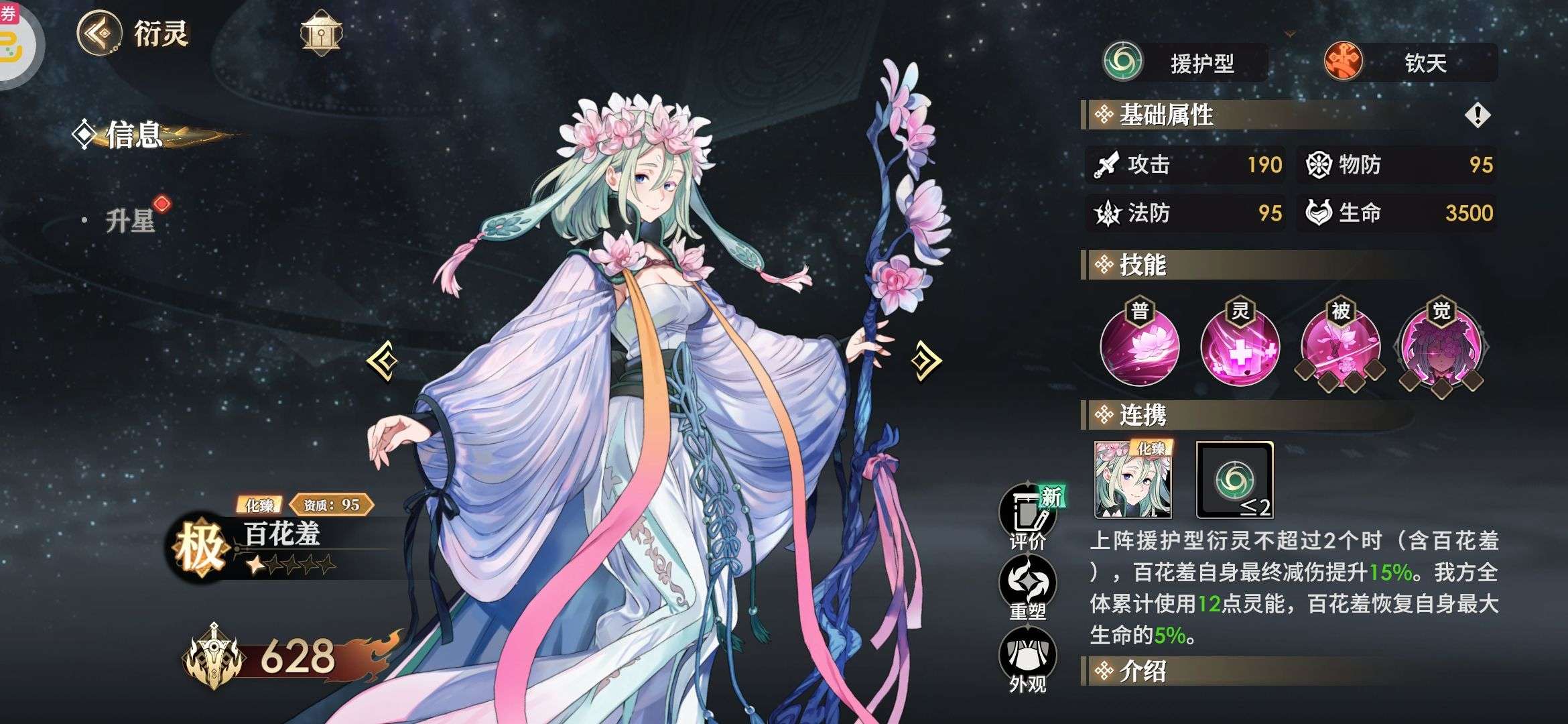The image size is (1568, 724).
Task: View the 被 passive skill icon
Action: tap(1340, 347)
